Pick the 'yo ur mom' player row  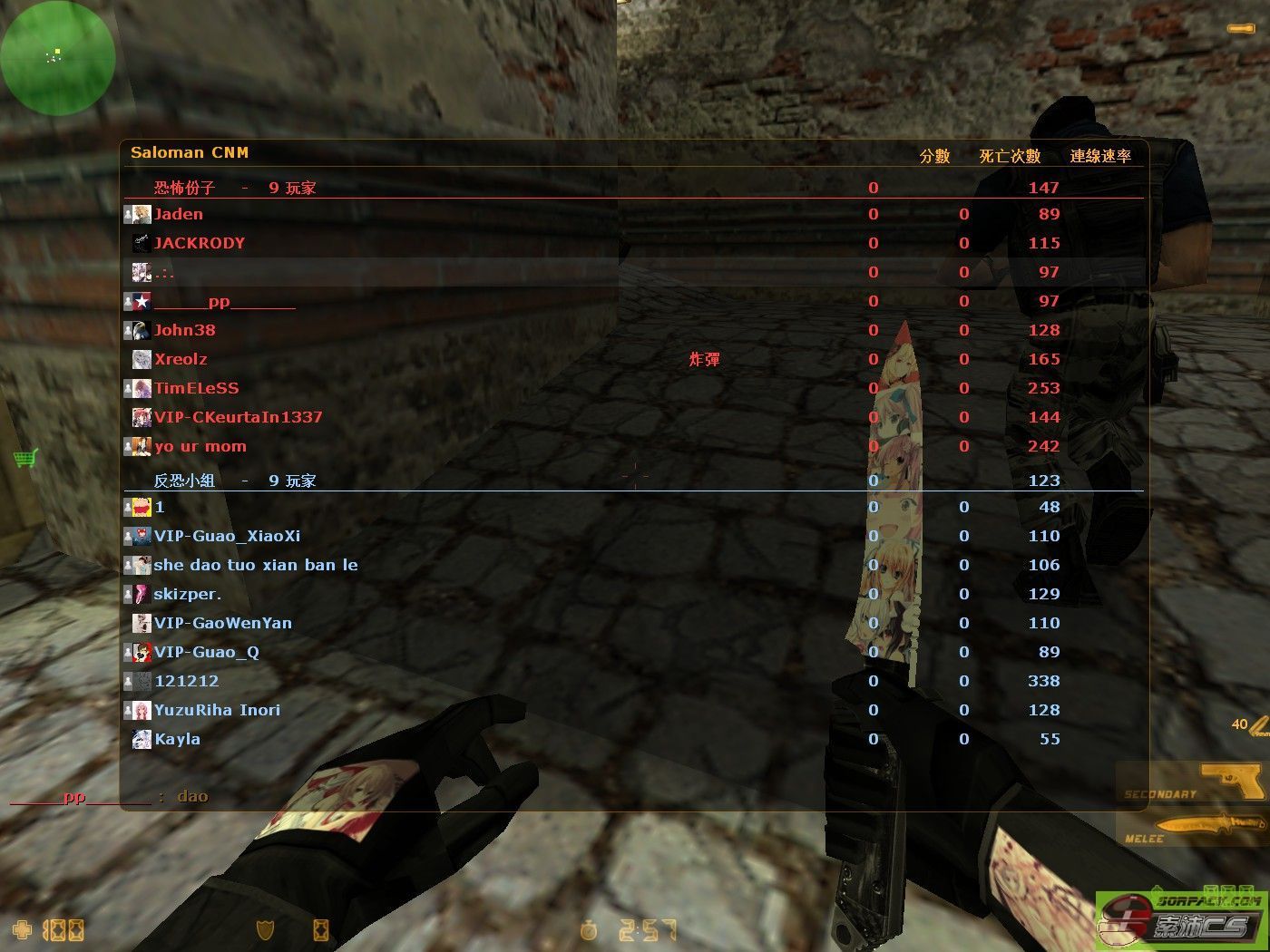tap(200, 447)
